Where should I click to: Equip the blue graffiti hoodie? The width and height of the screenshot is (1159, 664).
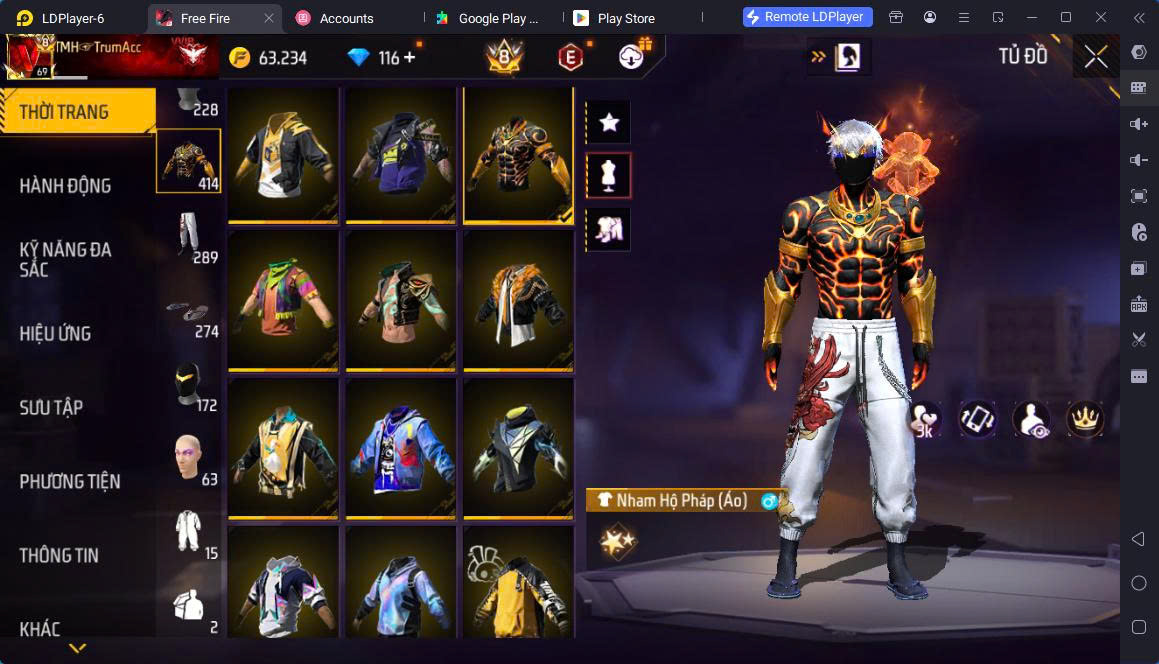400,447
